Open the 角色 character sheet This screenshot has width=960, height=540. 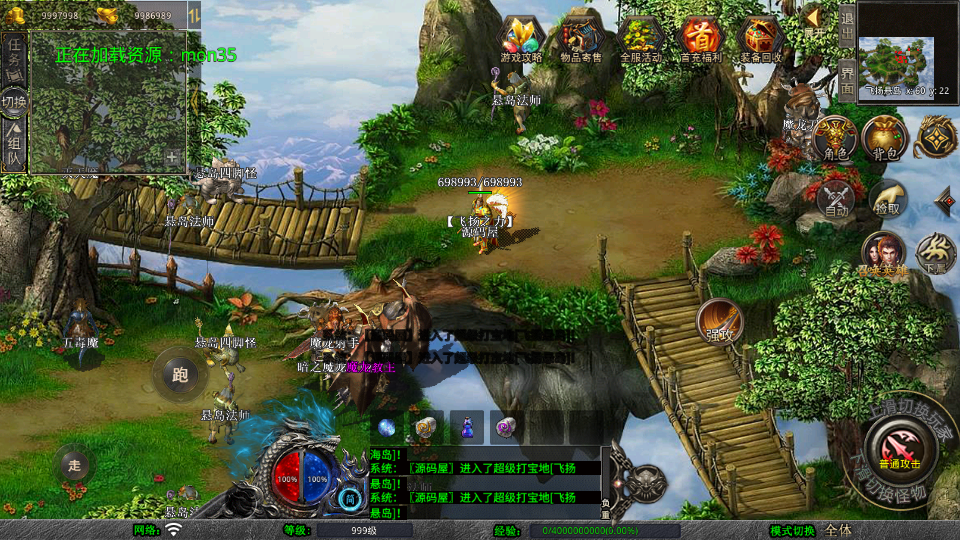(x=836, y=138)
